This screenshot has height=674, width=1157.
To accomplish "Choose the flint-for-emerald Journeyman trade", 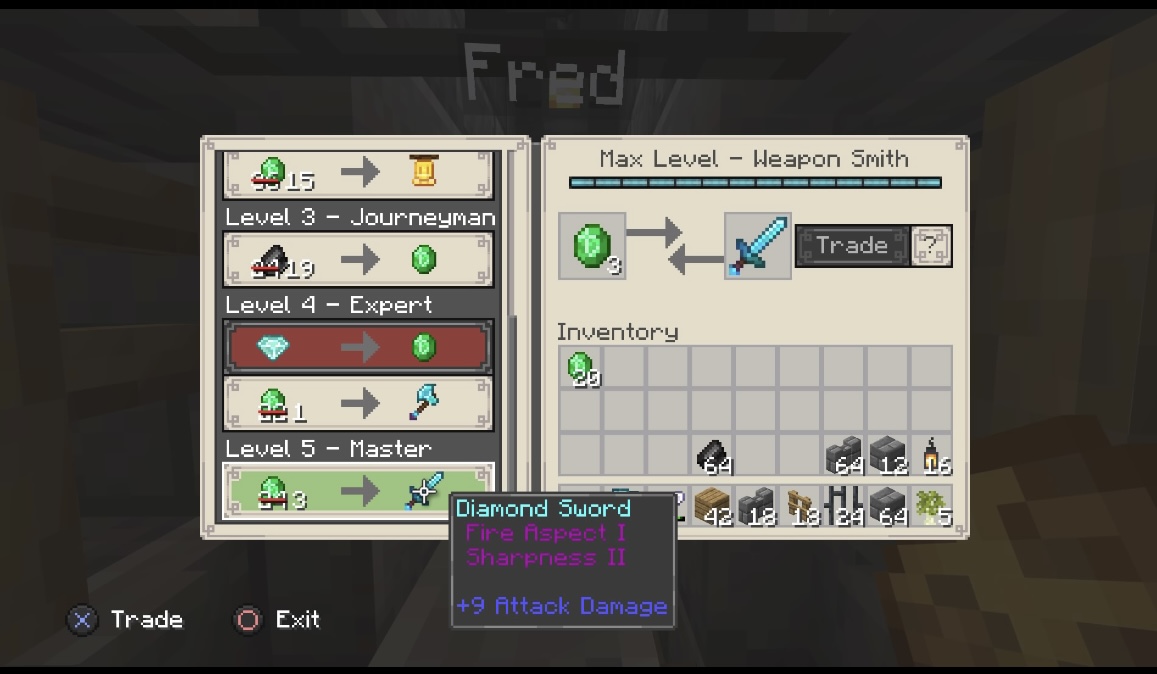I will [x=358, y=260].
